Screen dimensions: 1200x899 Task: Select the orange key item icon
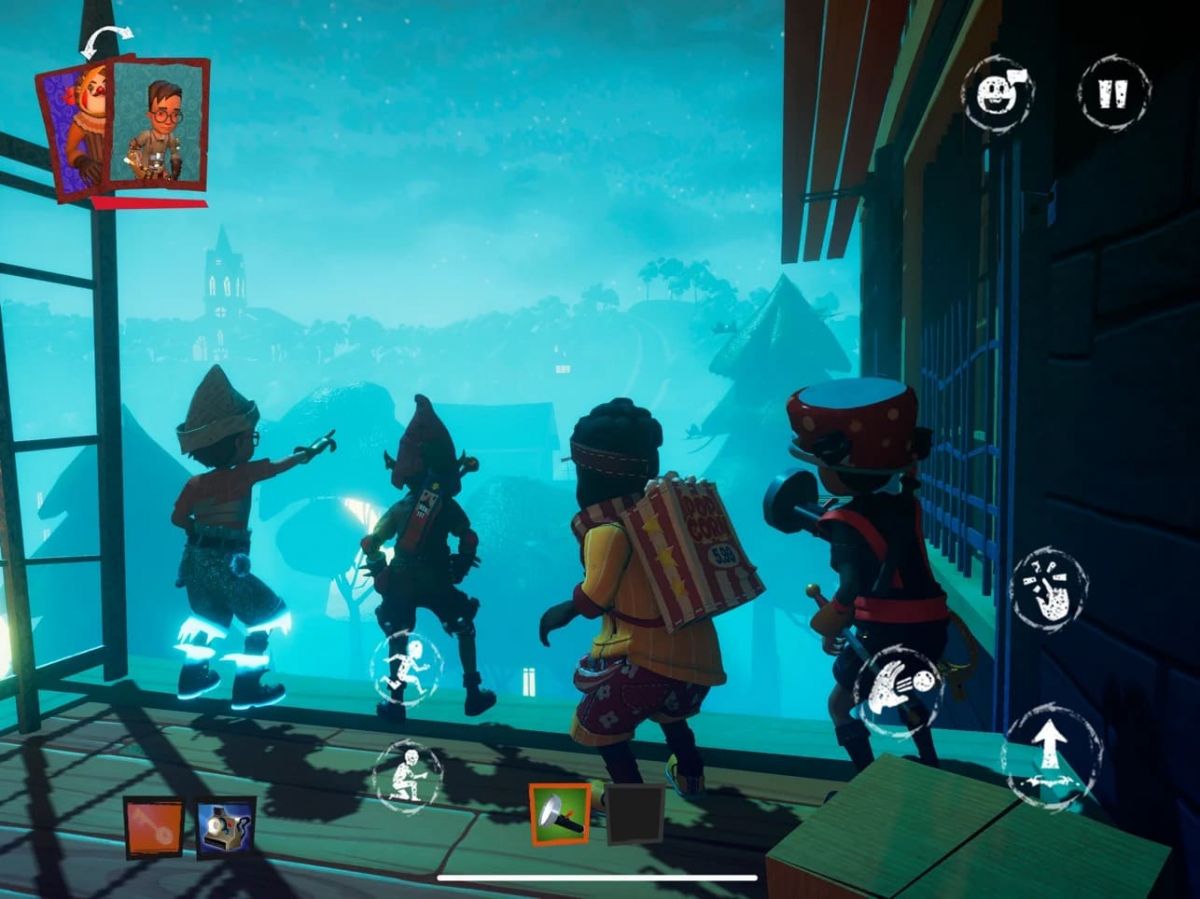tap(154, 827)
